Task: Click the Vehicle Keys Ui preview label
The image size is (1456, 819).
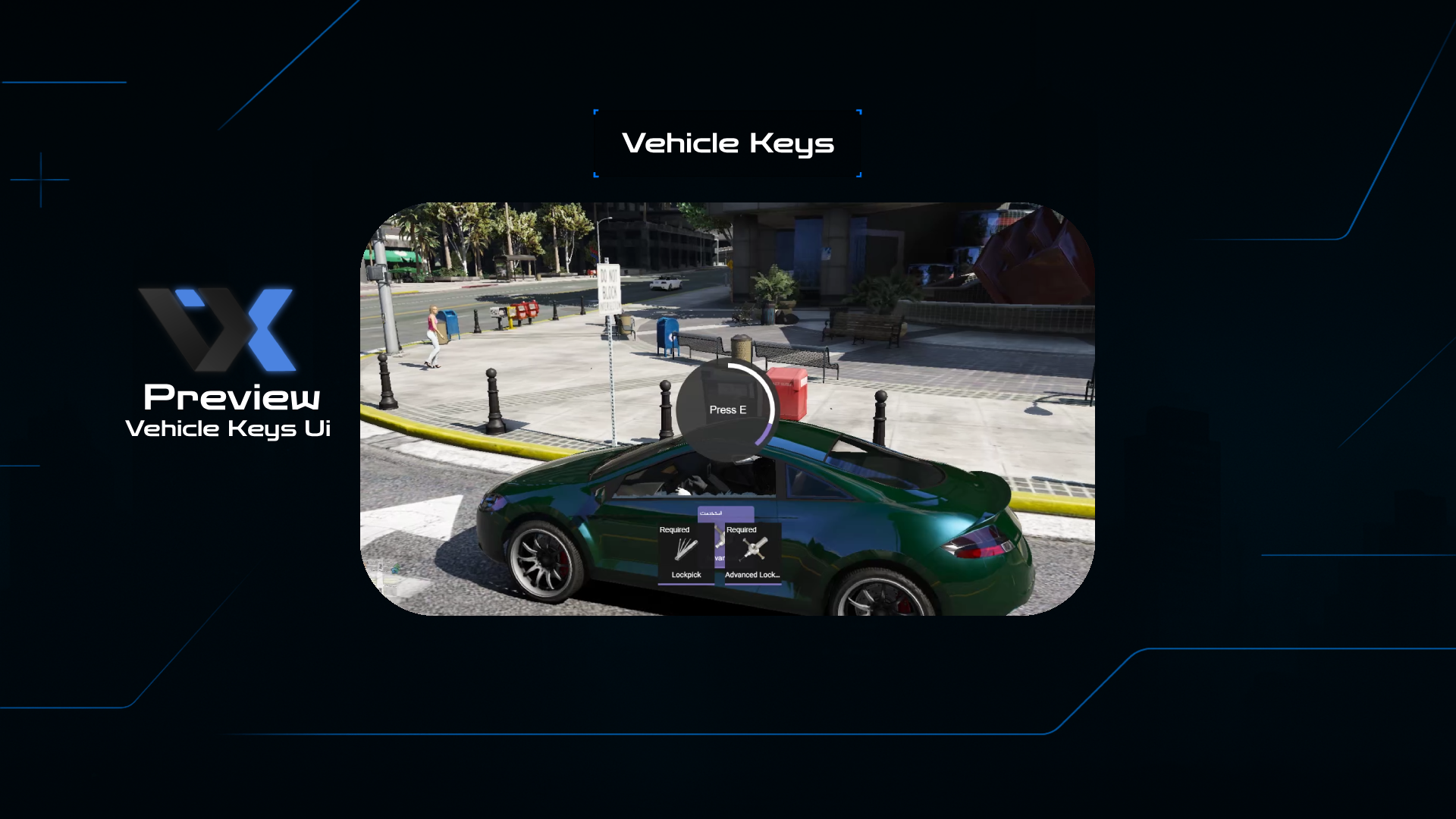Action: coord(229,428)
